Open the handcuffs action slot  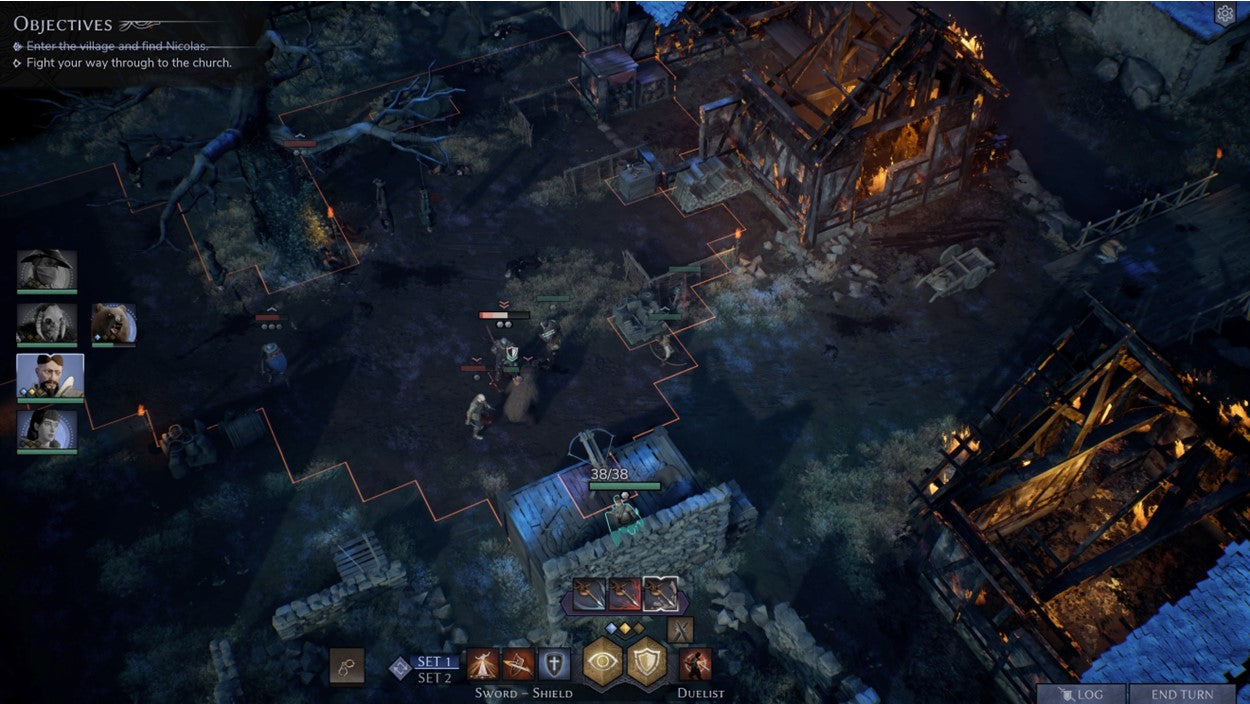coord(347,666)
